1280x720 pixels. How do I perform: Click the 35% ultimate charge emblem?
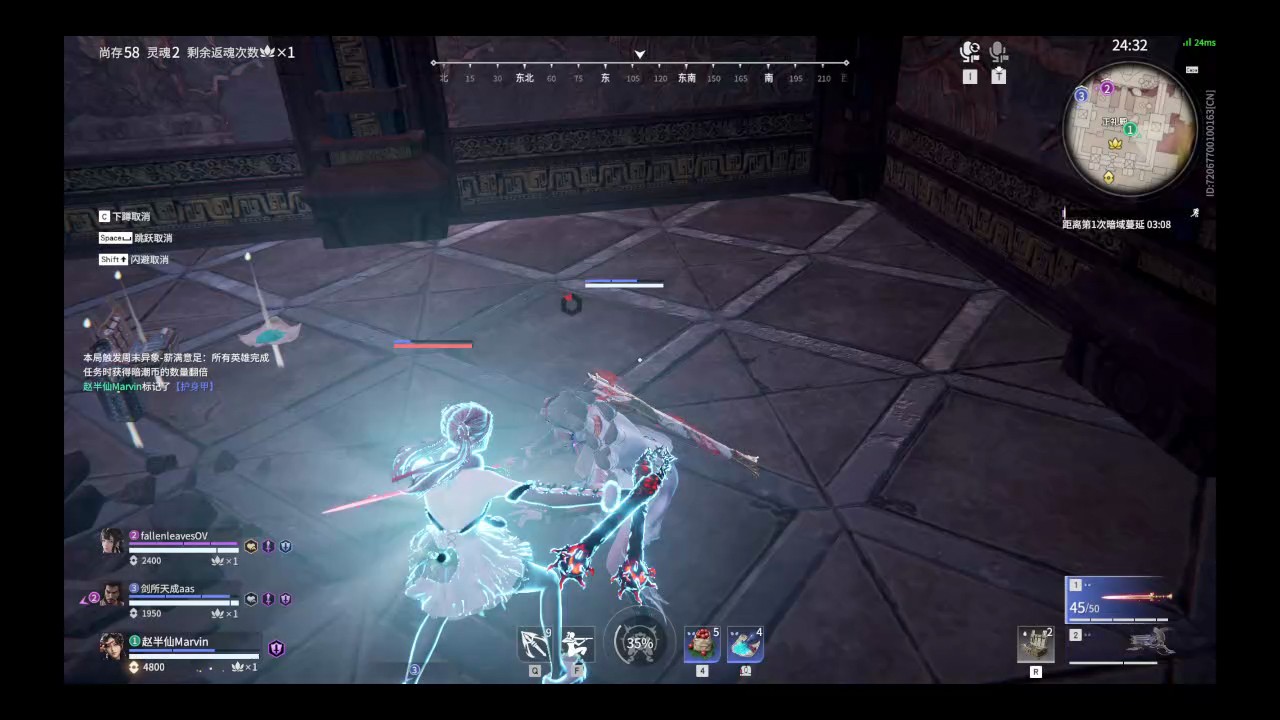640,644
